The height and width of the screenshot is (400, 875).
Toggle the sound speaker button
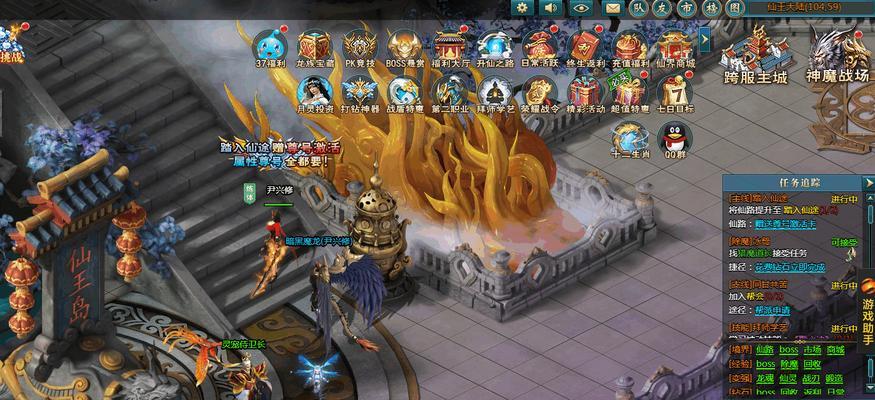click(x=551, y=8)
